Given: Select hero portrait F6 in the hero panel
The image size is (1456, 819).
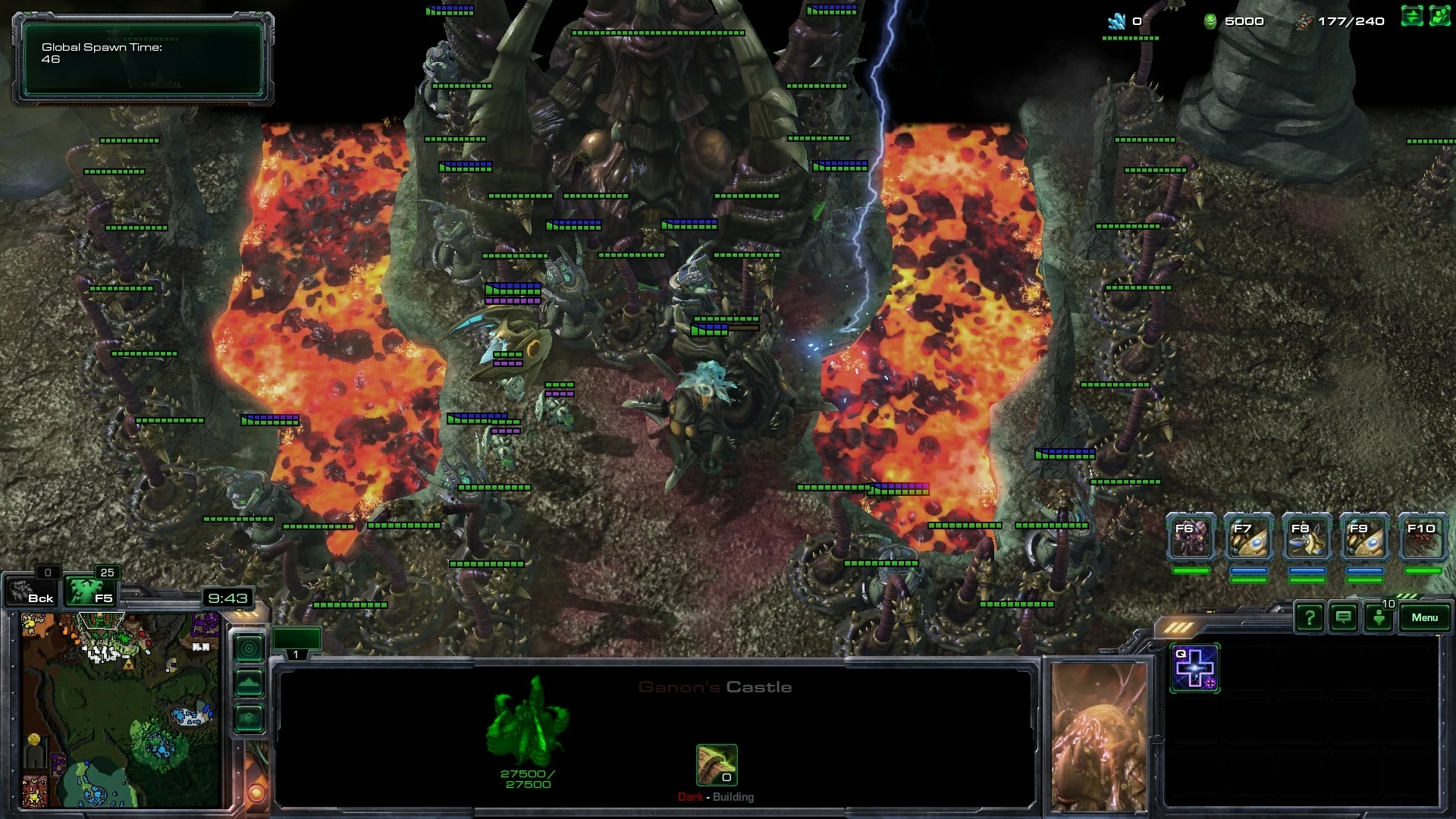Looking at the screenshot, I should point(1191,537).
